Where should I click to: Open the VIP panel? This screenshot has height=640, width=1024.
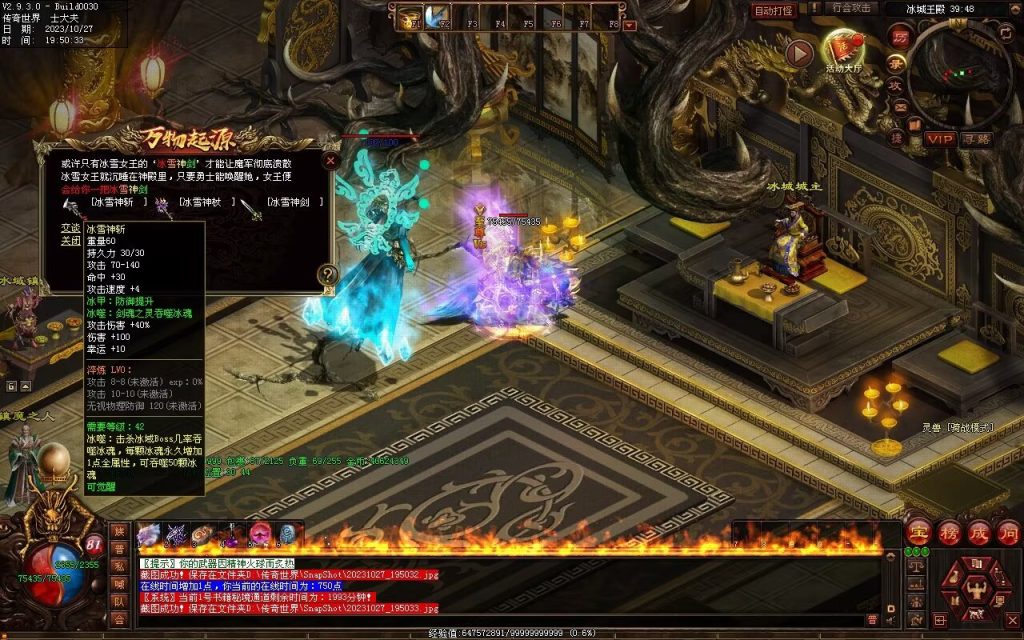coord(939,139)
